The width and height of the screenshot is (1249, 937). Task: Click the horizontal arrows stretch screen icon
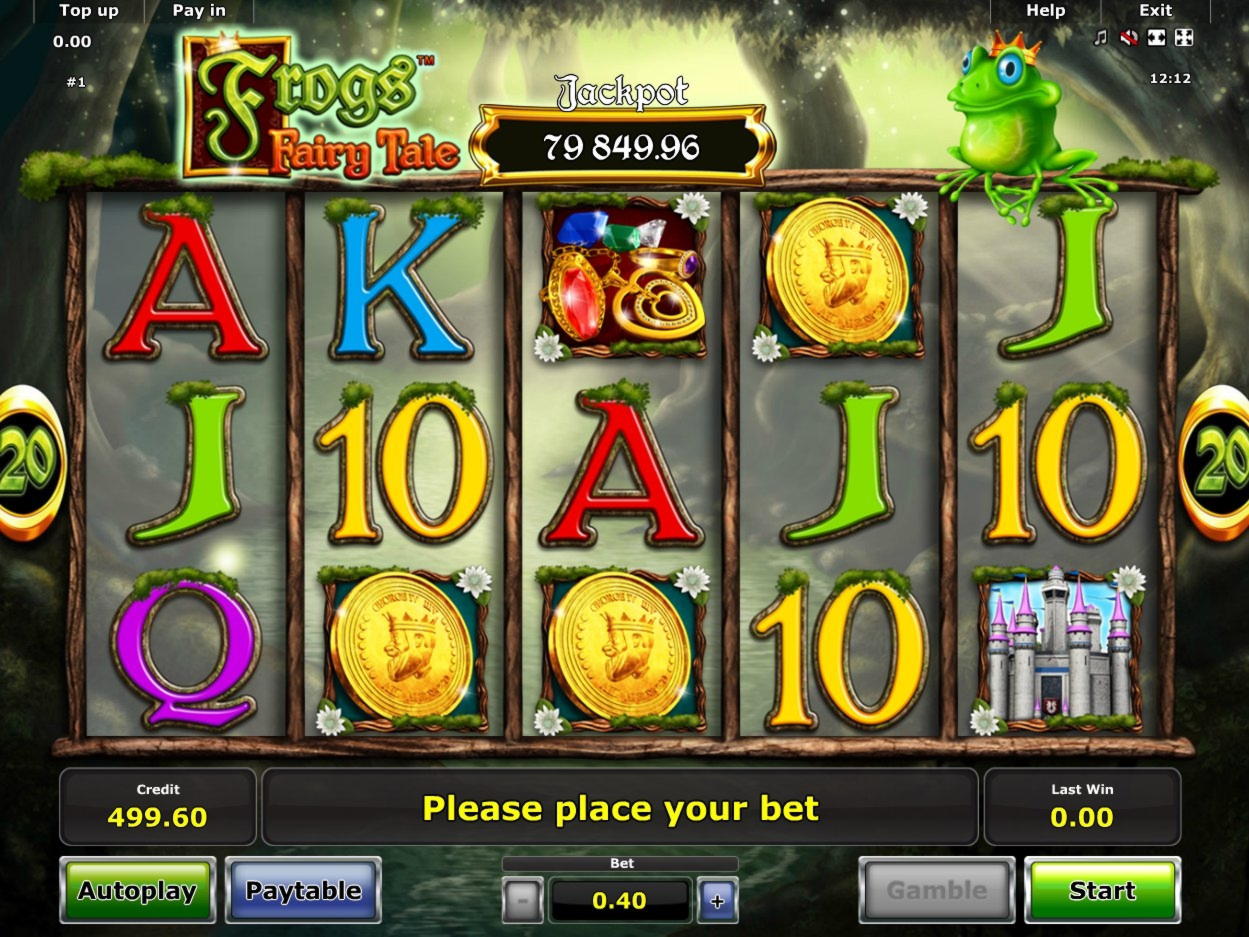[1156, 38]
